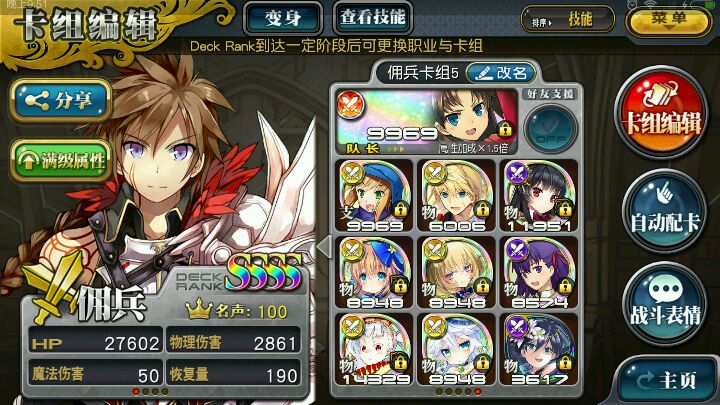Open the 菜单 menu
Viewport: 720px width, 405px height.
tap(669, 19)
